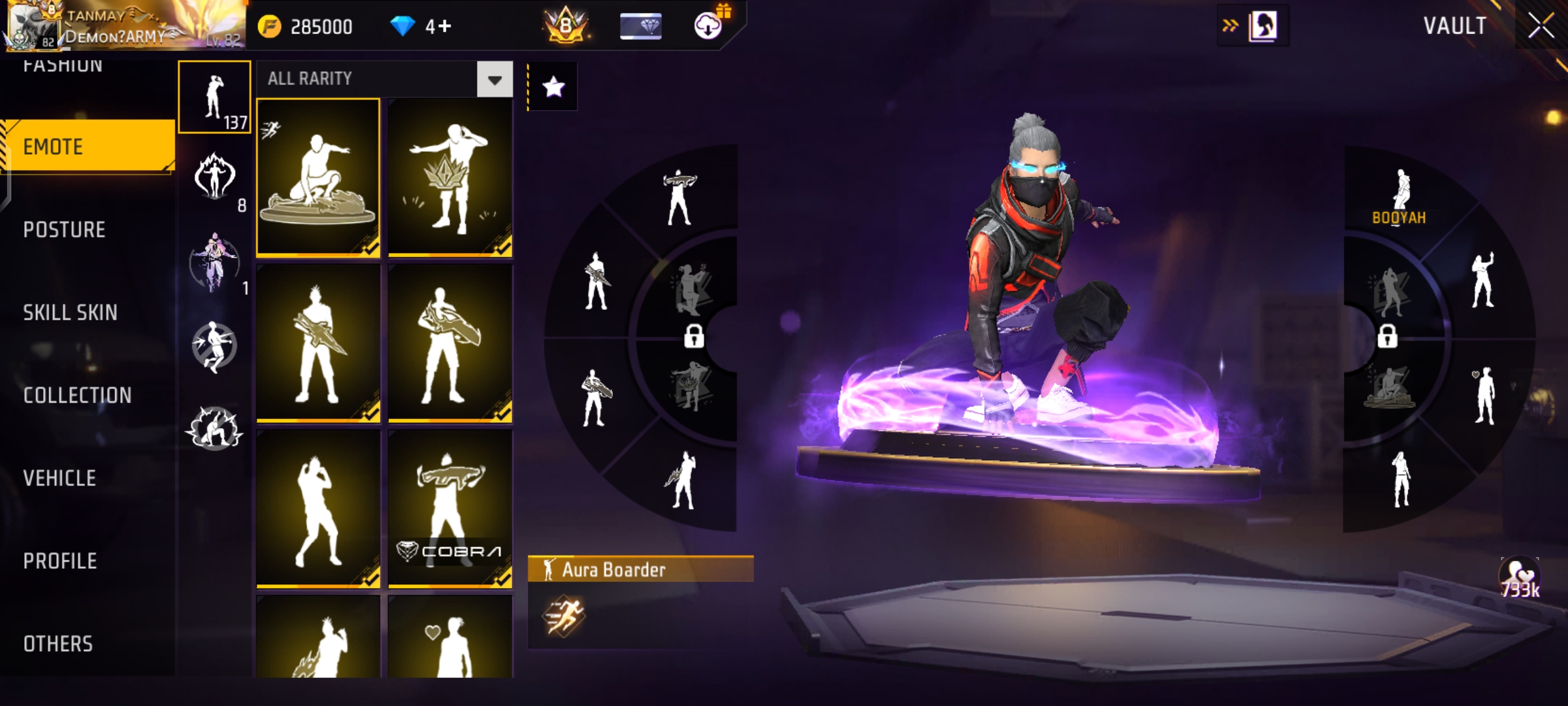The image size is (1568, 706).
Task: Click the gold coin currency icon
Action: point(269,27)
